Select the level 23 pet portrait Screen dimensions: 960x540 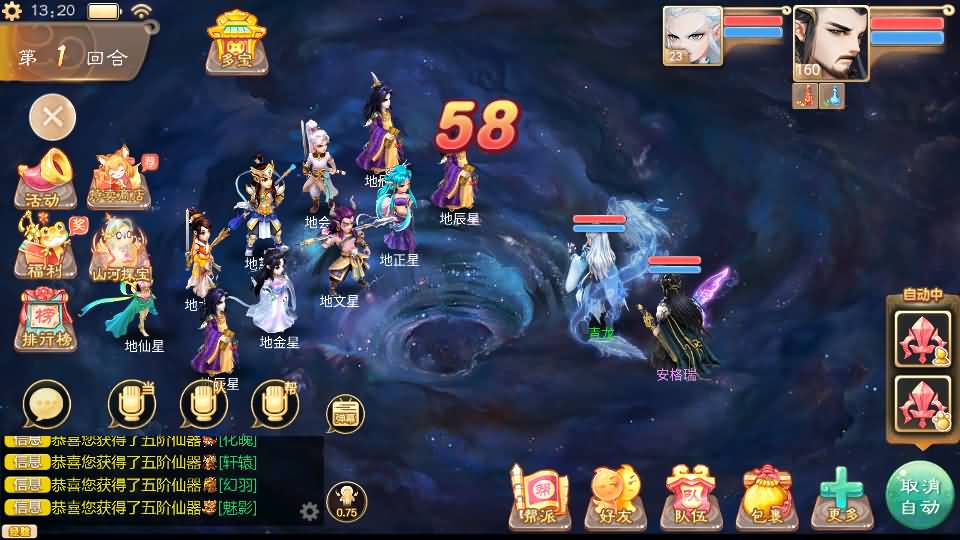point(692,36)
